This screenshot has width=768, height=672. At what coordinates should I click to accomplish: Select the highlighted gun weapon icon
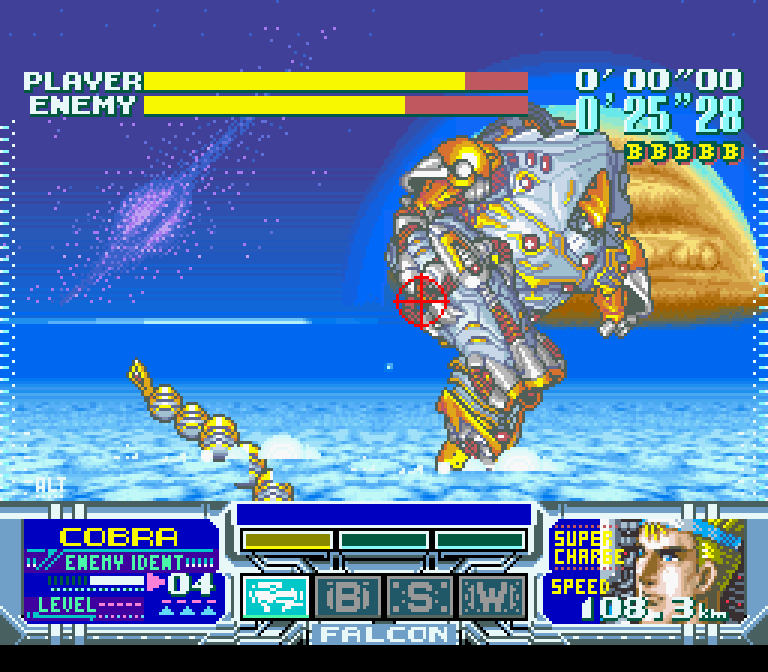coord(276,596)
